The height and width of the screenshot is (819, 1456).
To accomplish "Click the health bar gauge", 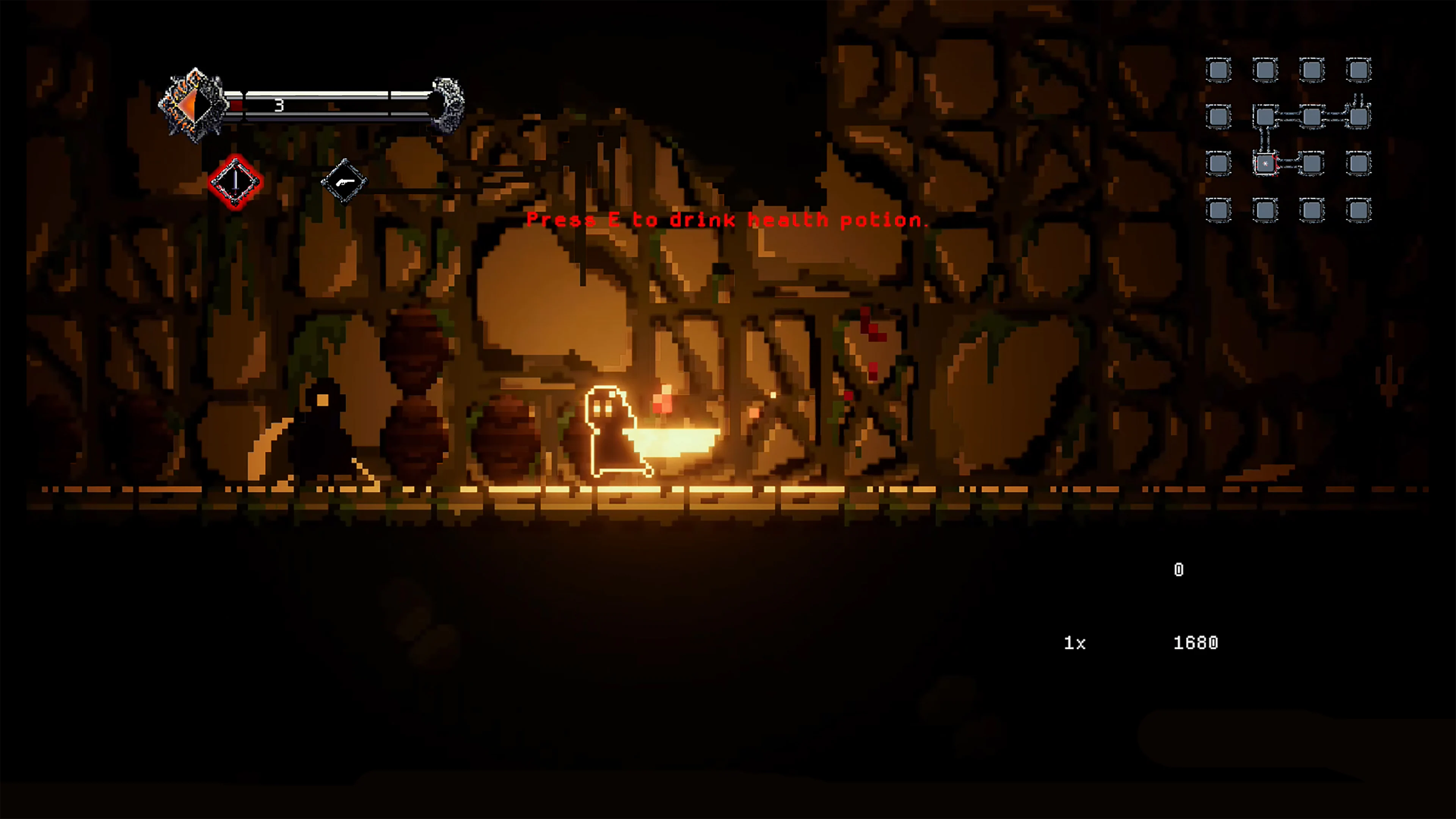I will 334,105.
